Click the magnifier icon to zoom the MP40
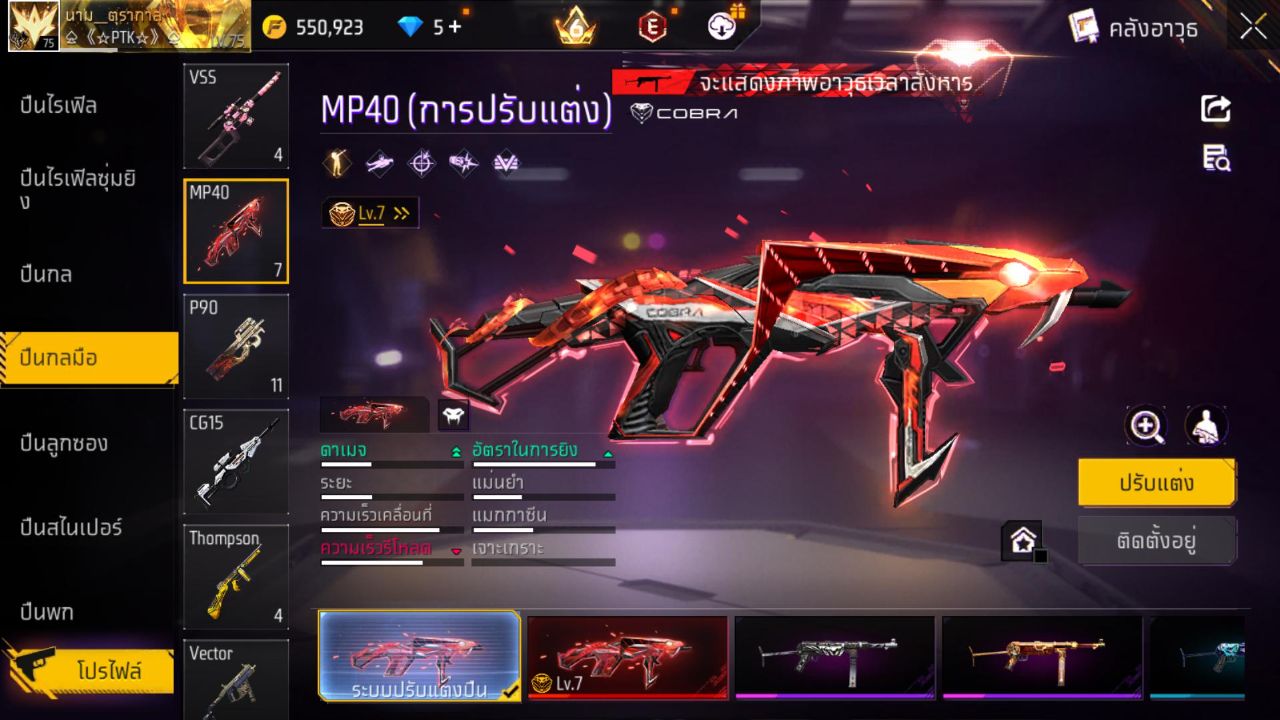Image resolution: width=1280 pixels, height=720 pixels. pyautogui.click(x=1146, y=426)
